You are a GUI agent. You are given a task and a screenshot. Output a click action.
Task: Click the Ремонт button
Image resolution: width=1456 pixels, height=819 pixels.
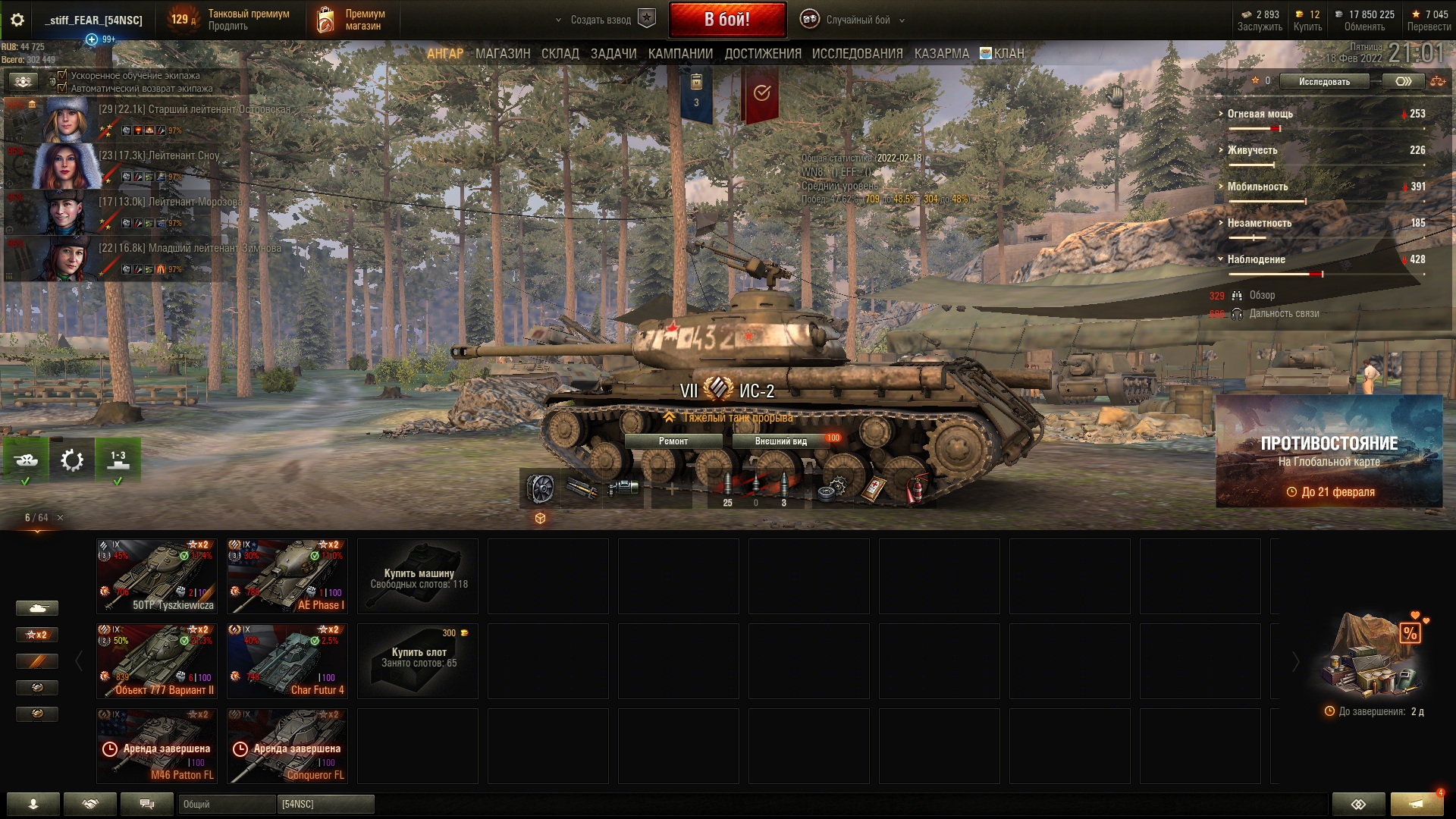click(673, 441)
